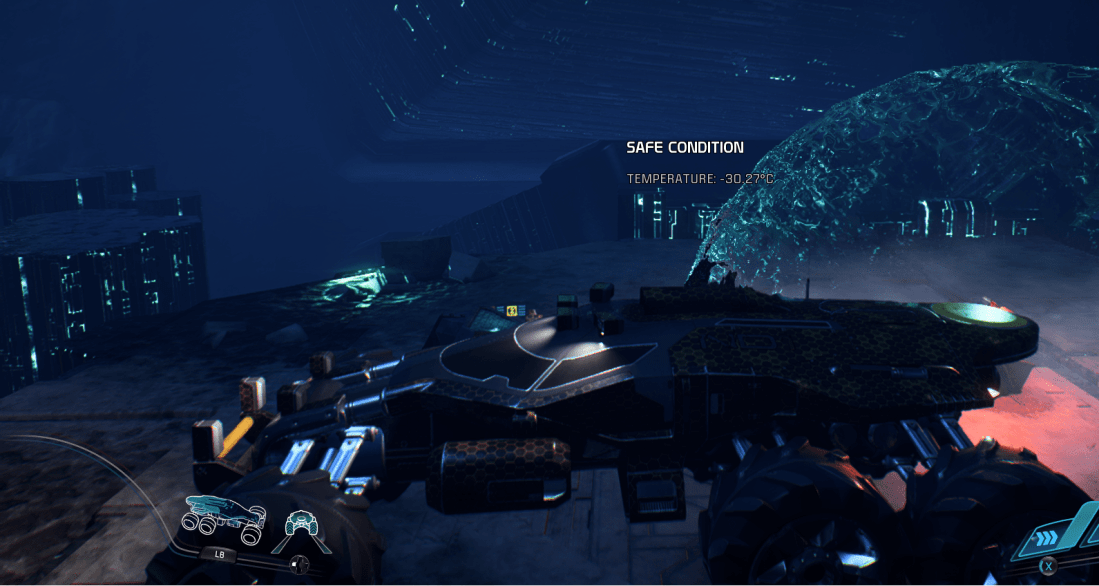Select the six-wheel drive mode icon
This screenshot has width=1099, height=586.
(224, 514)
